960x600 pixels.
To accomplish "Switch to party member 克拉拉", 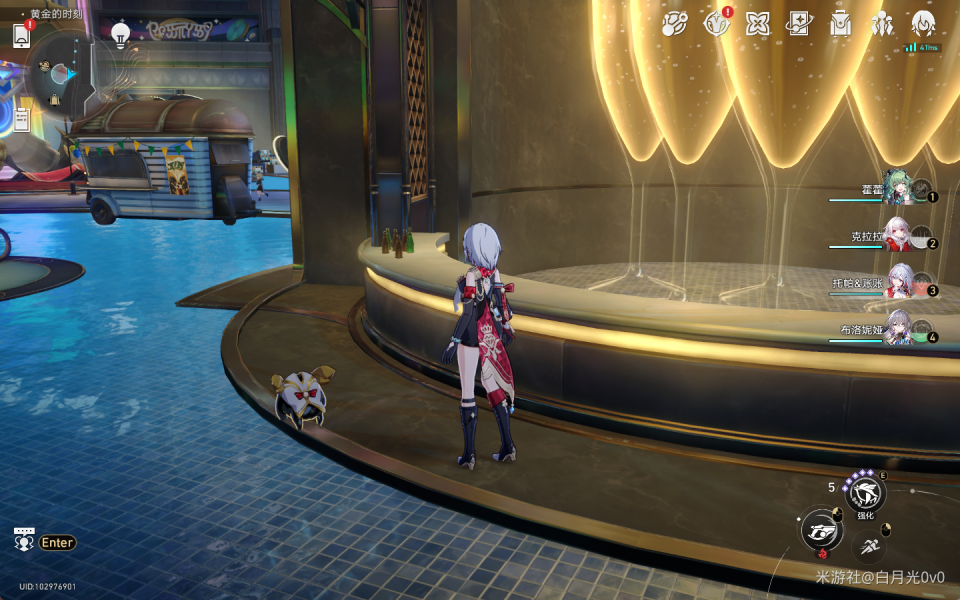I will point(898,237).
